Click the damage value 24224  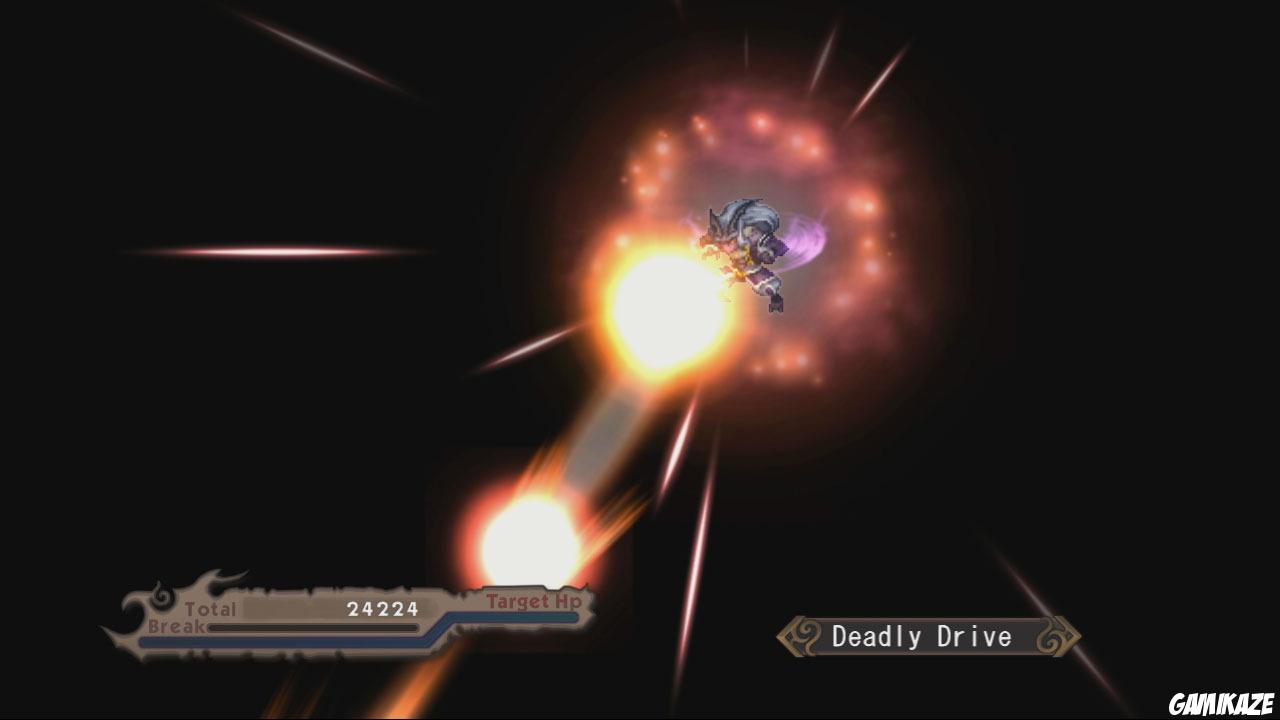pos(383,607)
